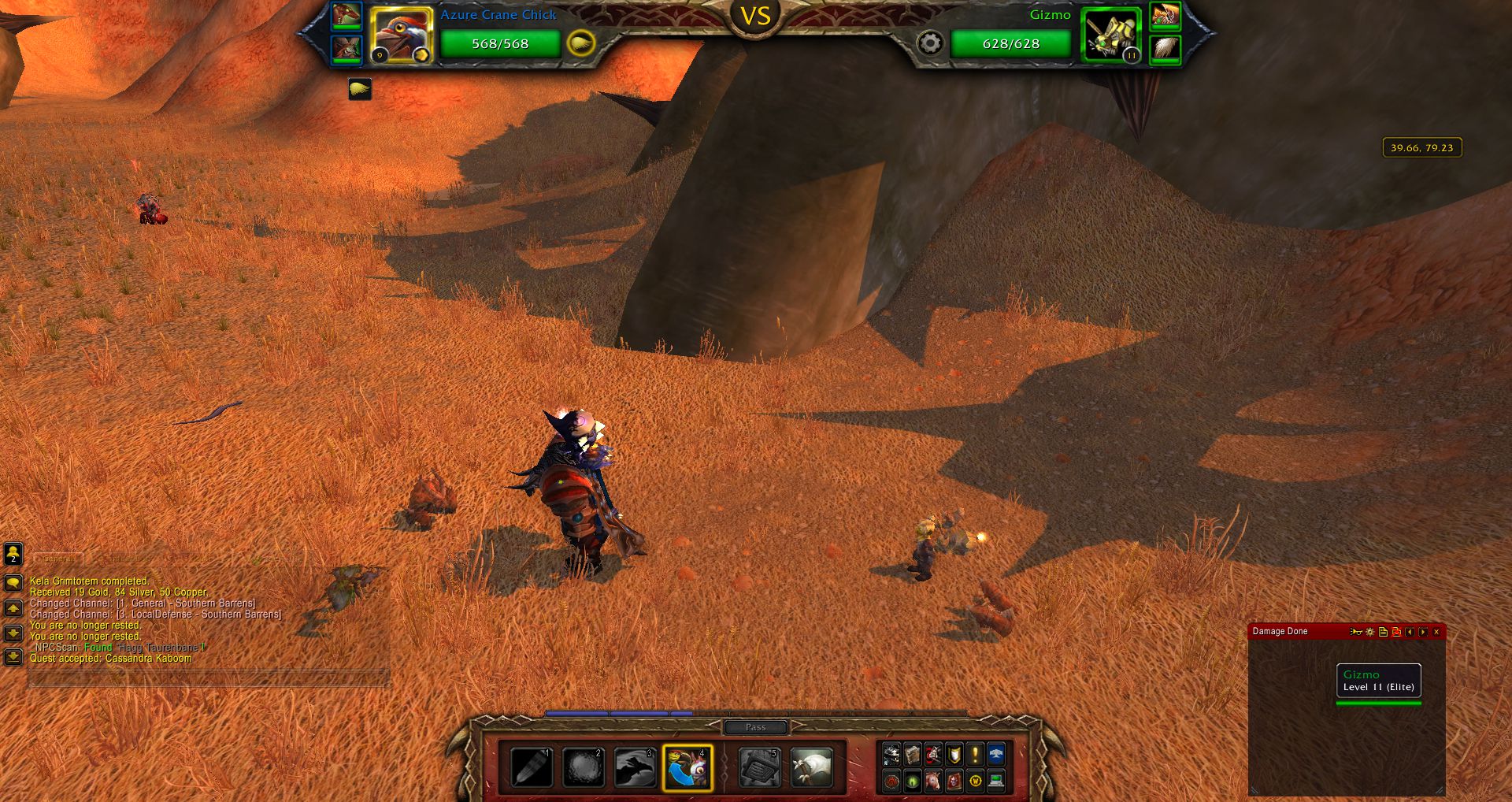Open Damage Done meter settings gear

[1370, 632]
